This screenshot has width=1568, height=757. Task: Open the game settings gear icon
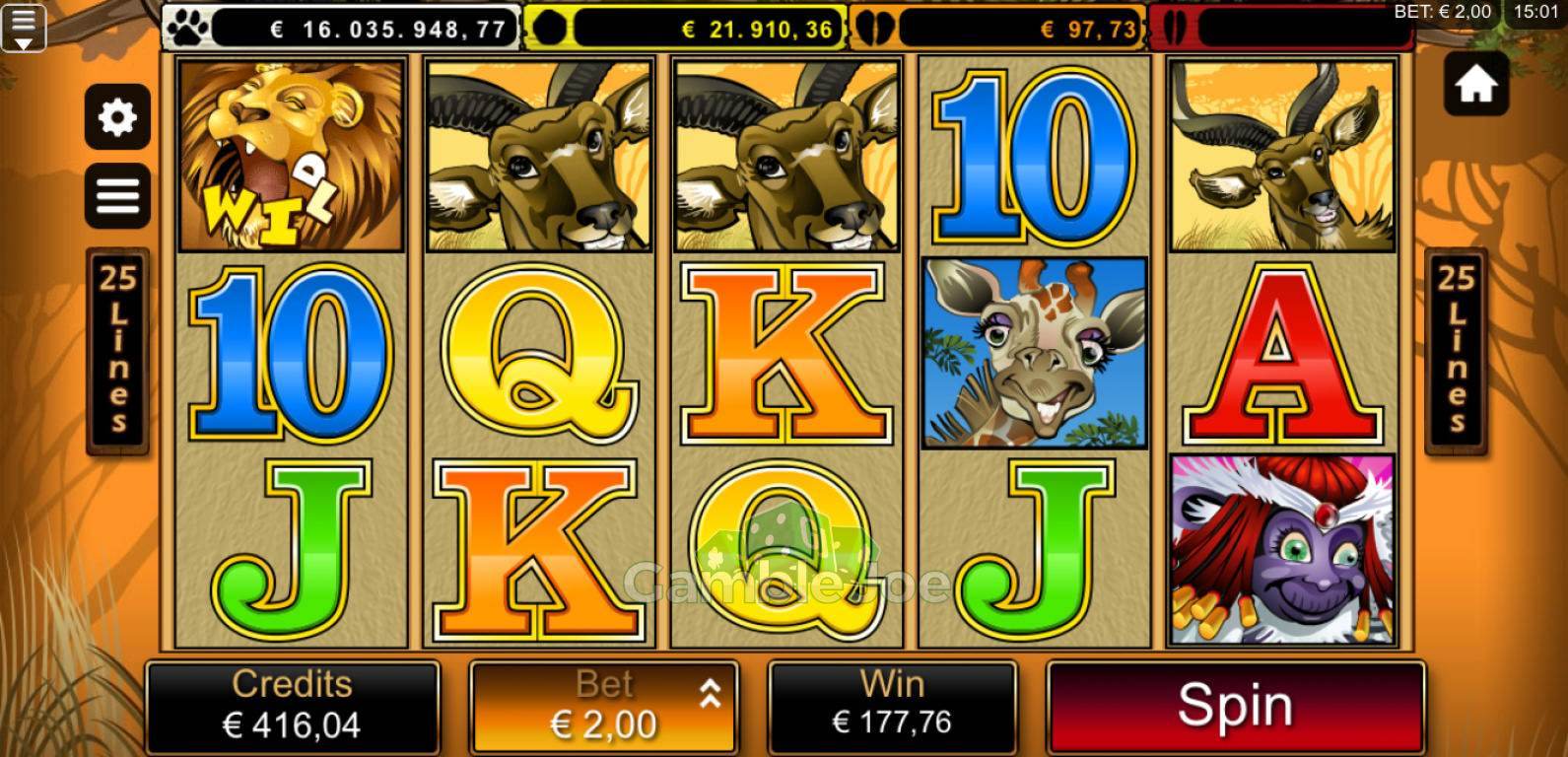[117, 116]
